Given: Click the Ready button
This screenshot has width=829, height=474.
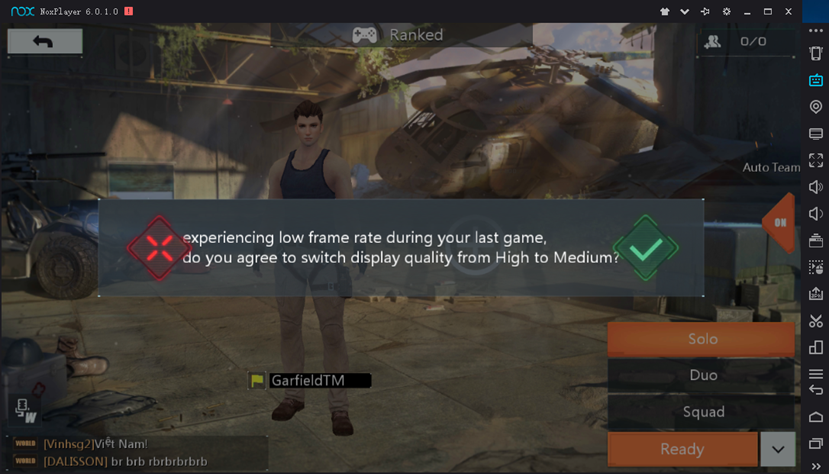Looking at the screenshot, I should pos(681,449).
